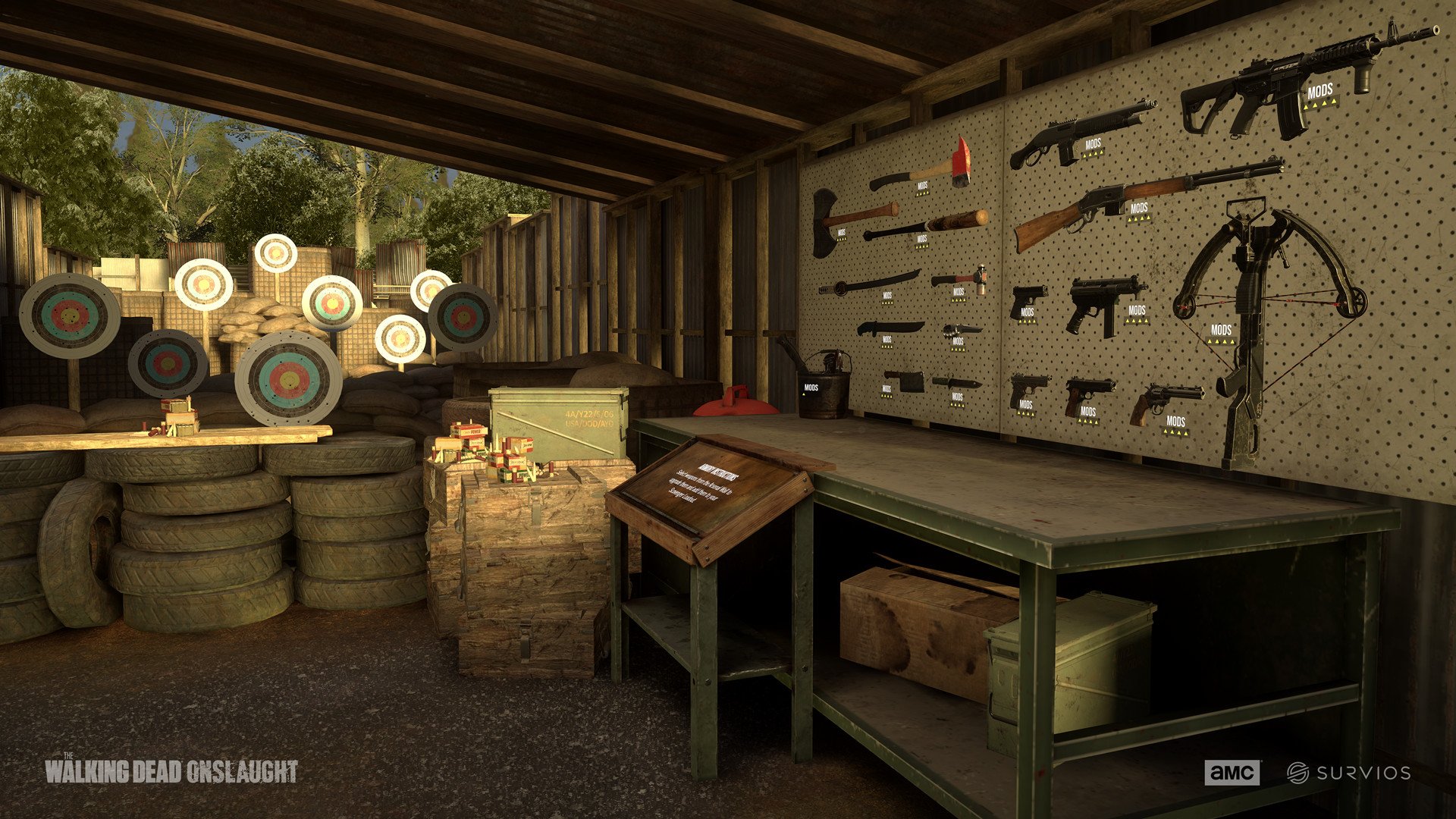The image size is (1456, 819).
Task: Choose the lever-action rifle MODS label
Action: (x=1138, y=209)
